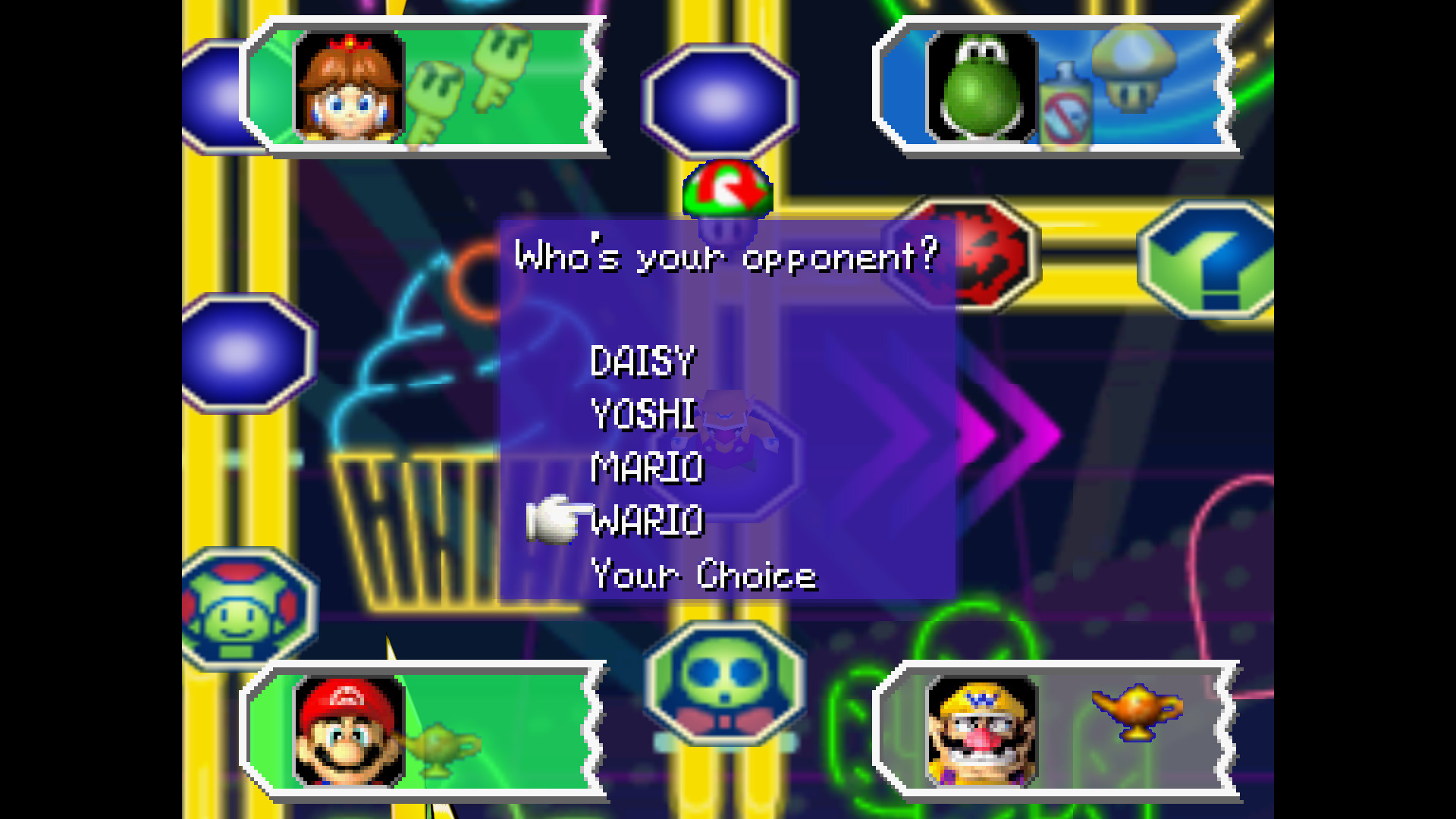Click Yoshi's portrait in his player panel
This screenshot has height=819, width=1456.
tap(981, 87)
